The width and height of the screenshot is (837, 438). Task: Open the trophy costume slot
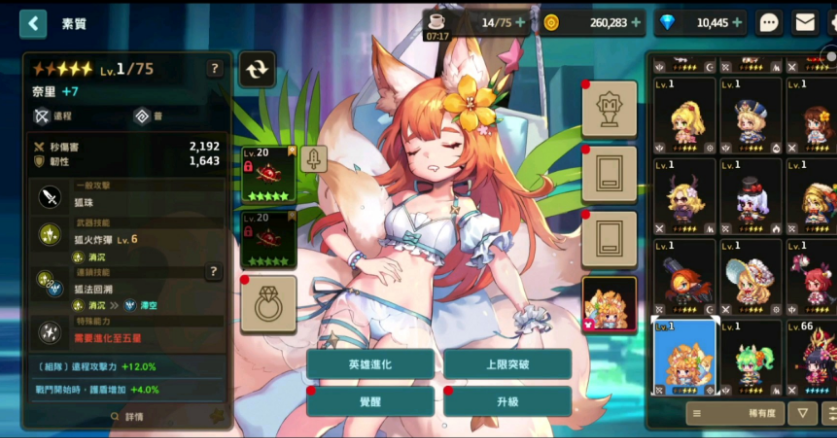609,108
